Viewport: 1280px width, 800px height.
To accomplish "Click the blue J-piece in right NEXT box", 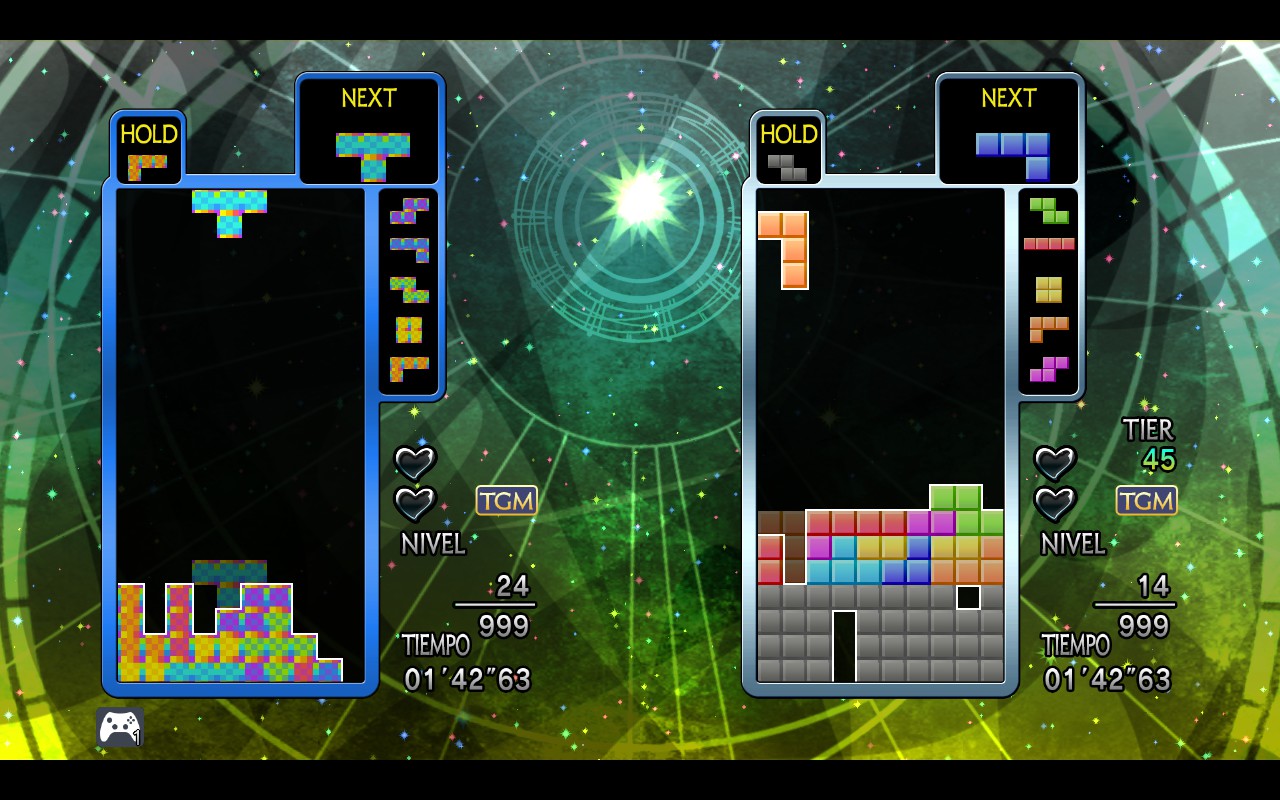I will [x=1012, y=152].
